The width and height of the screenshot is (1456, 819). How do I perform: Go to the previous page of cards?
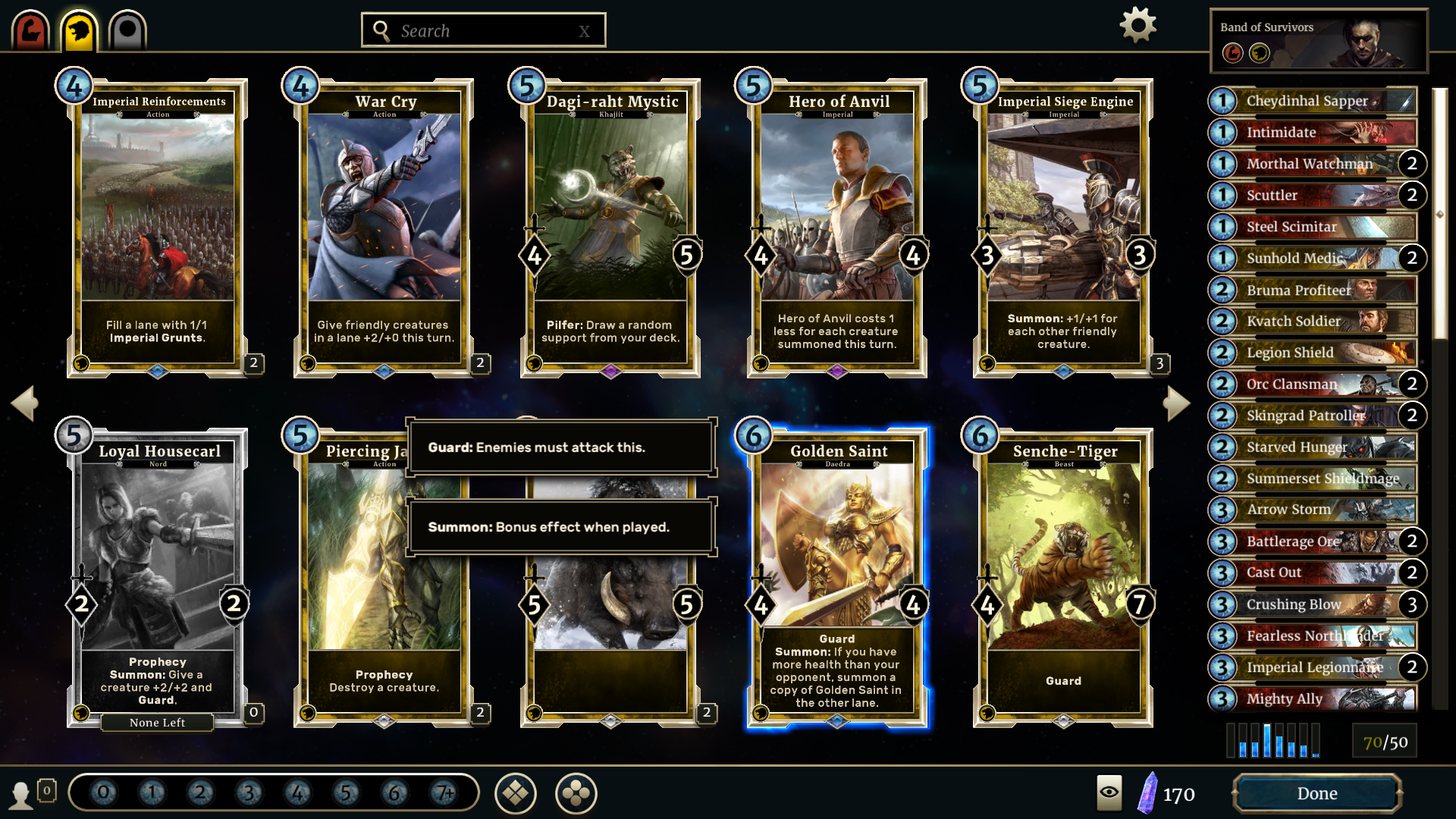24,403
